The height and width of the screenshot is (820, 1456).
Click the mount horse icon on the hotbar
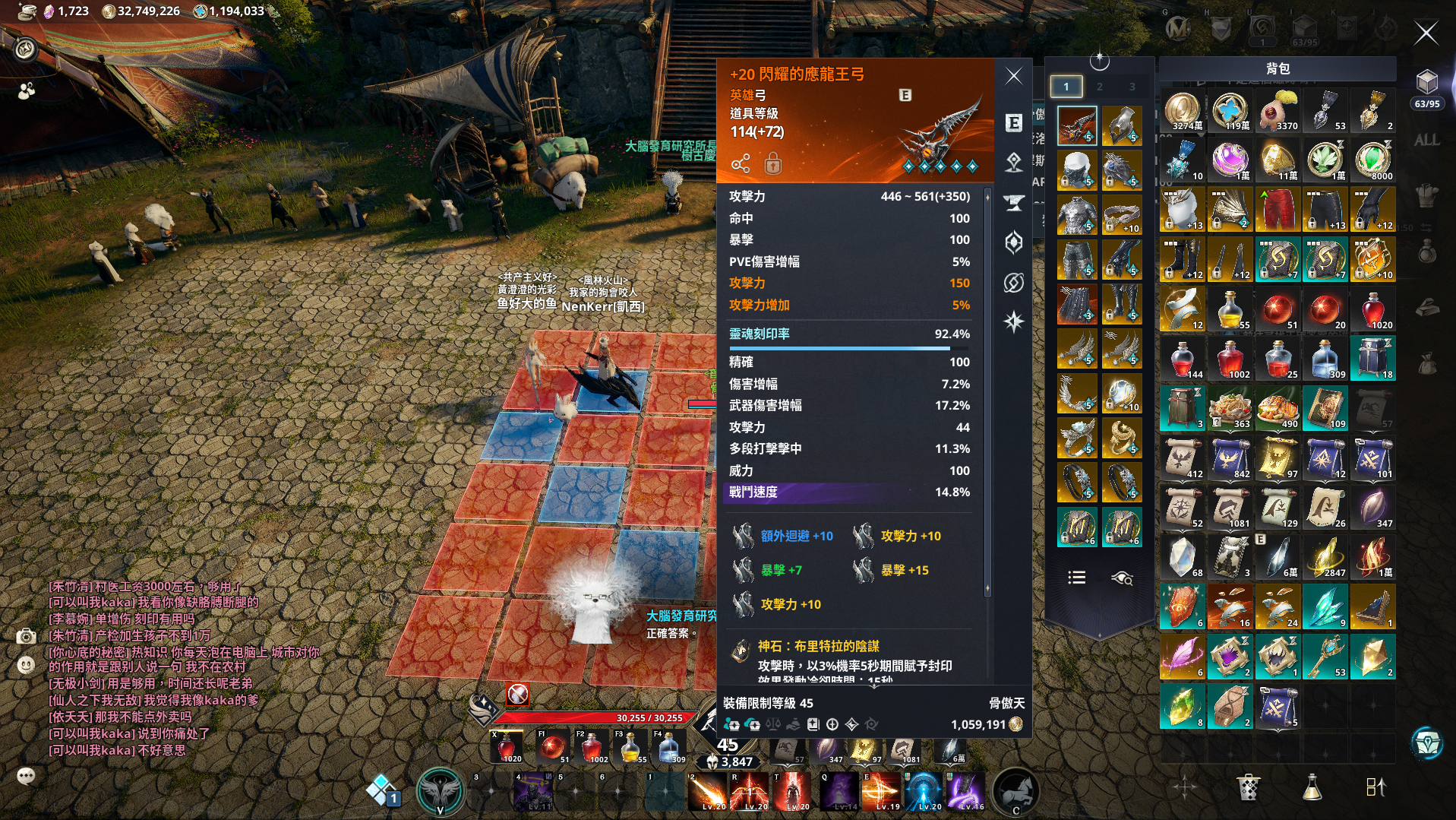1015,791
